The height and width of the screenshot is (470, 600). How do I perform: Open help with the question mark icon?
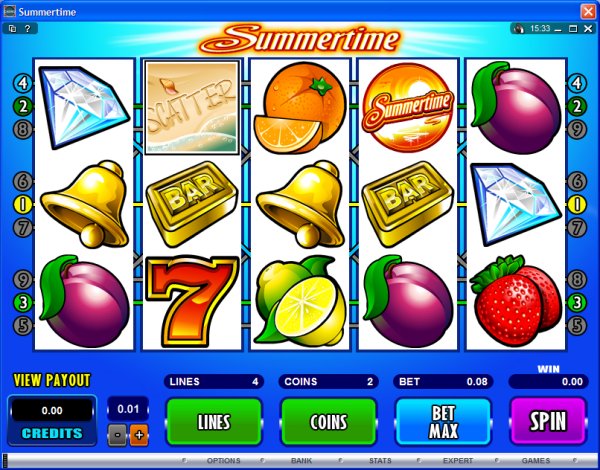[x=32, y=28]
